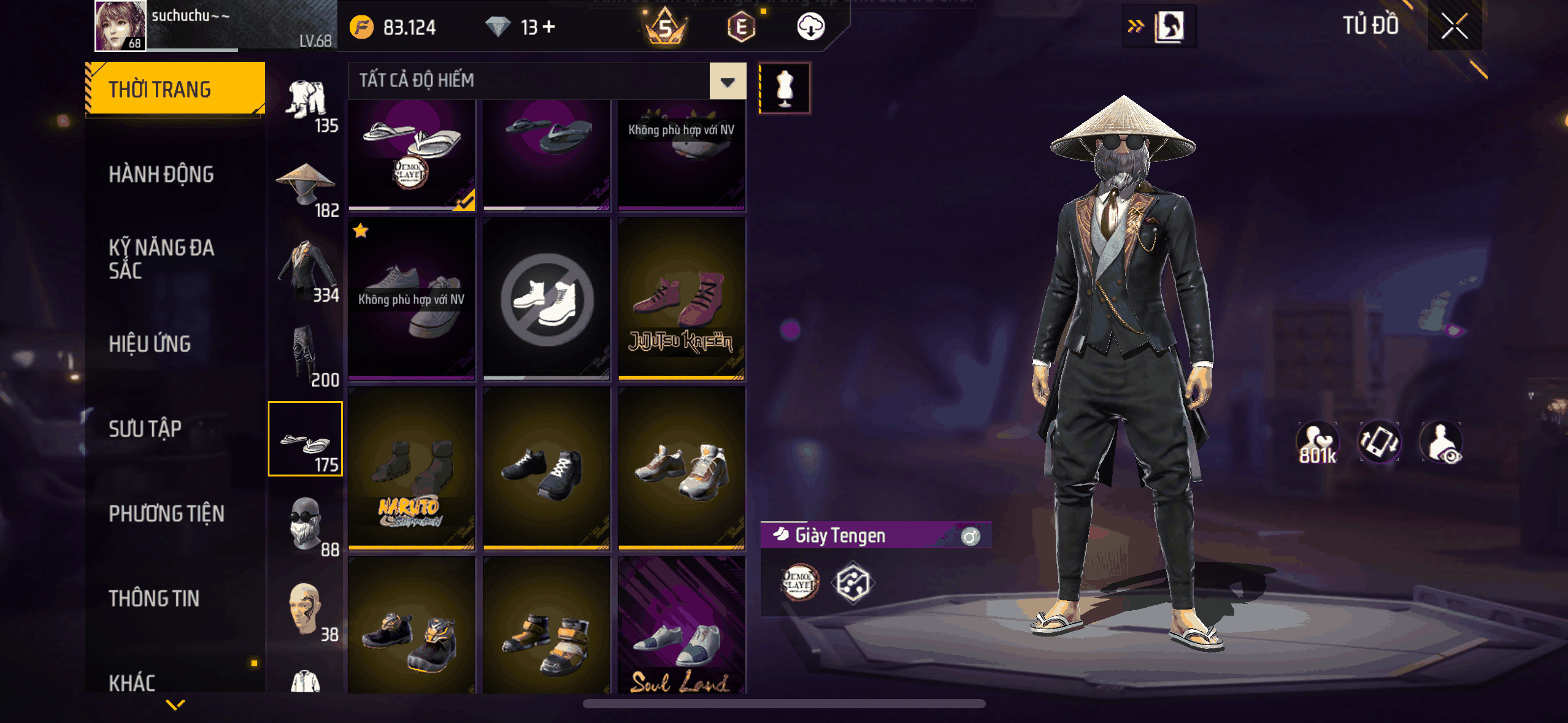Go to the Sưu Tập tab

[x=145, y=429]
